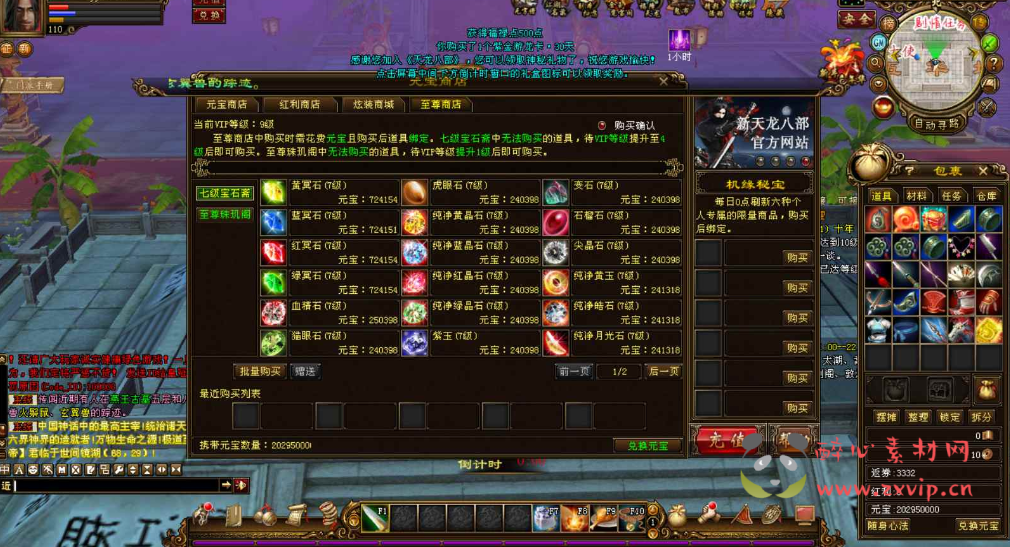Click 兑换元宝 at the shop's bottom
1010x547 pixels.
click(x=647, y=445)
